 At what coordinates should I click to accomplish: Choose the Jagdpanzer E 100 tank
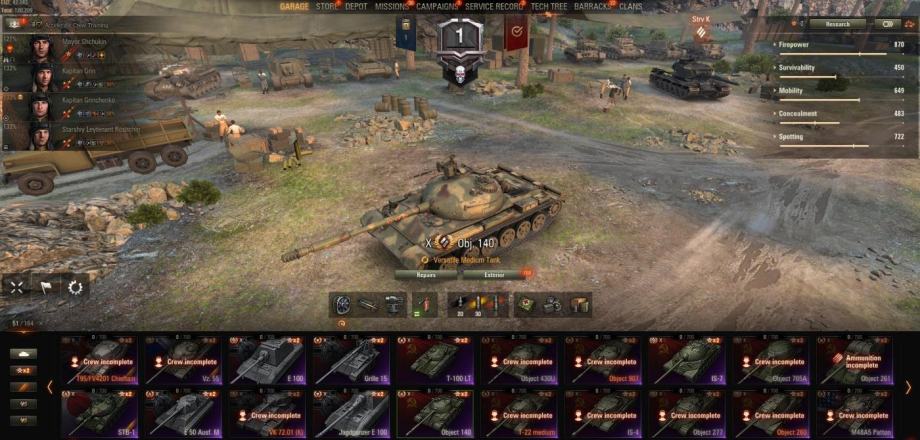pyautogui.click(x=353, y=412)
